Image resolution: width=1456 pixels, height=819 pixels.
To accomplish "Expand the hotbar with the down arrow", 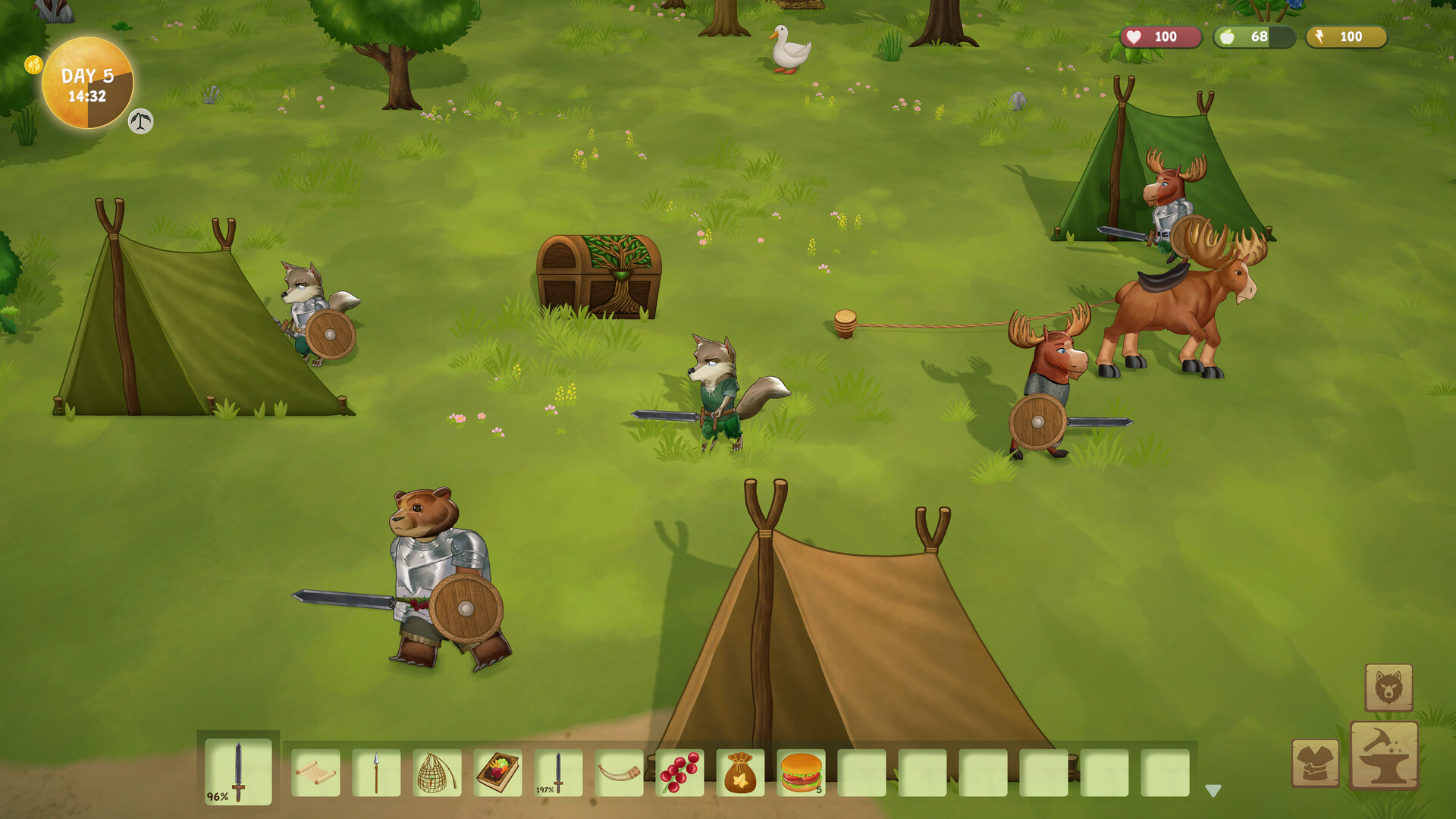I will (1213, 791).
